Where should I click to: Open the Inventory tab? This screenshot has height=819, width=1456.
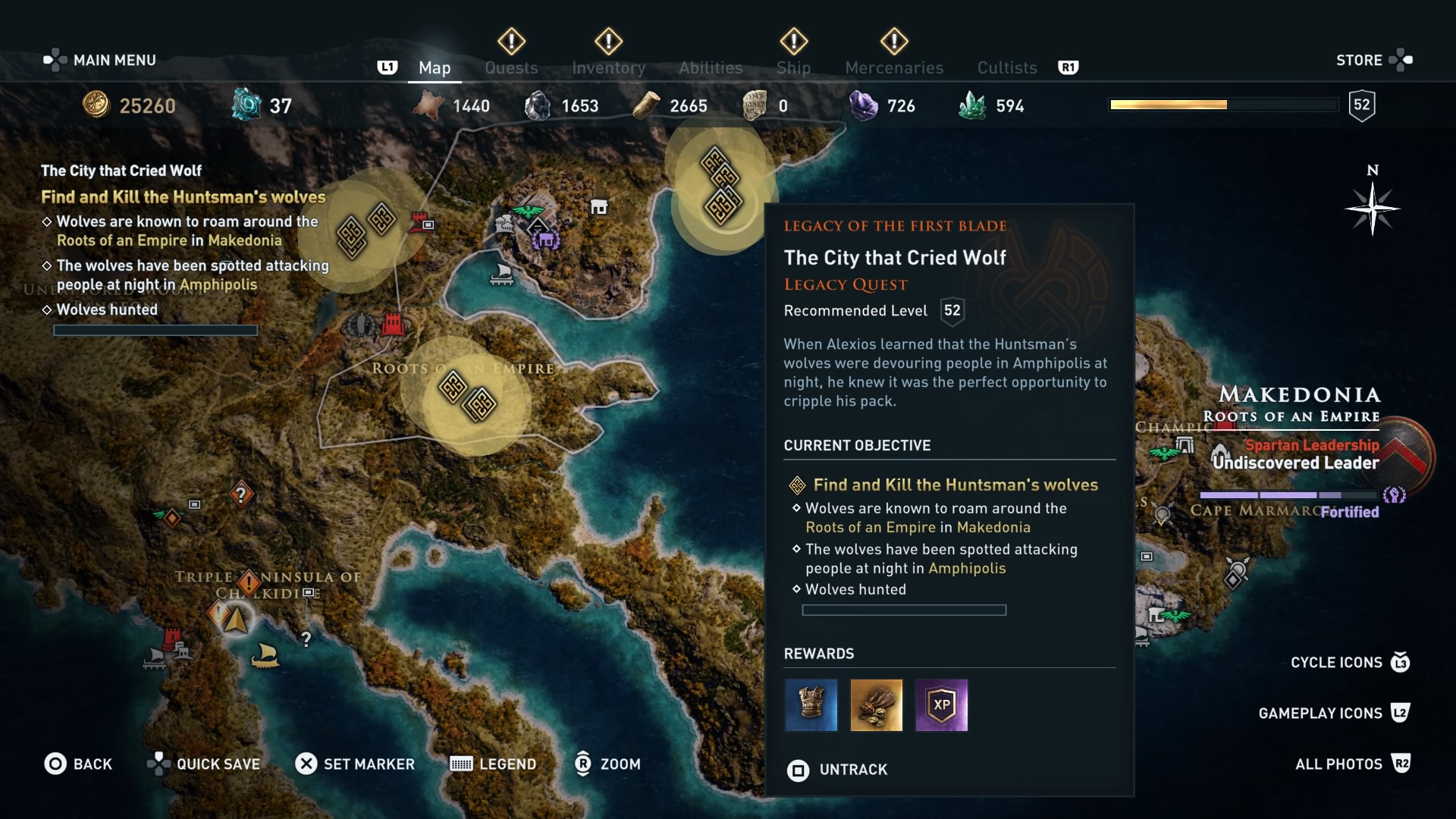(609, 67)
